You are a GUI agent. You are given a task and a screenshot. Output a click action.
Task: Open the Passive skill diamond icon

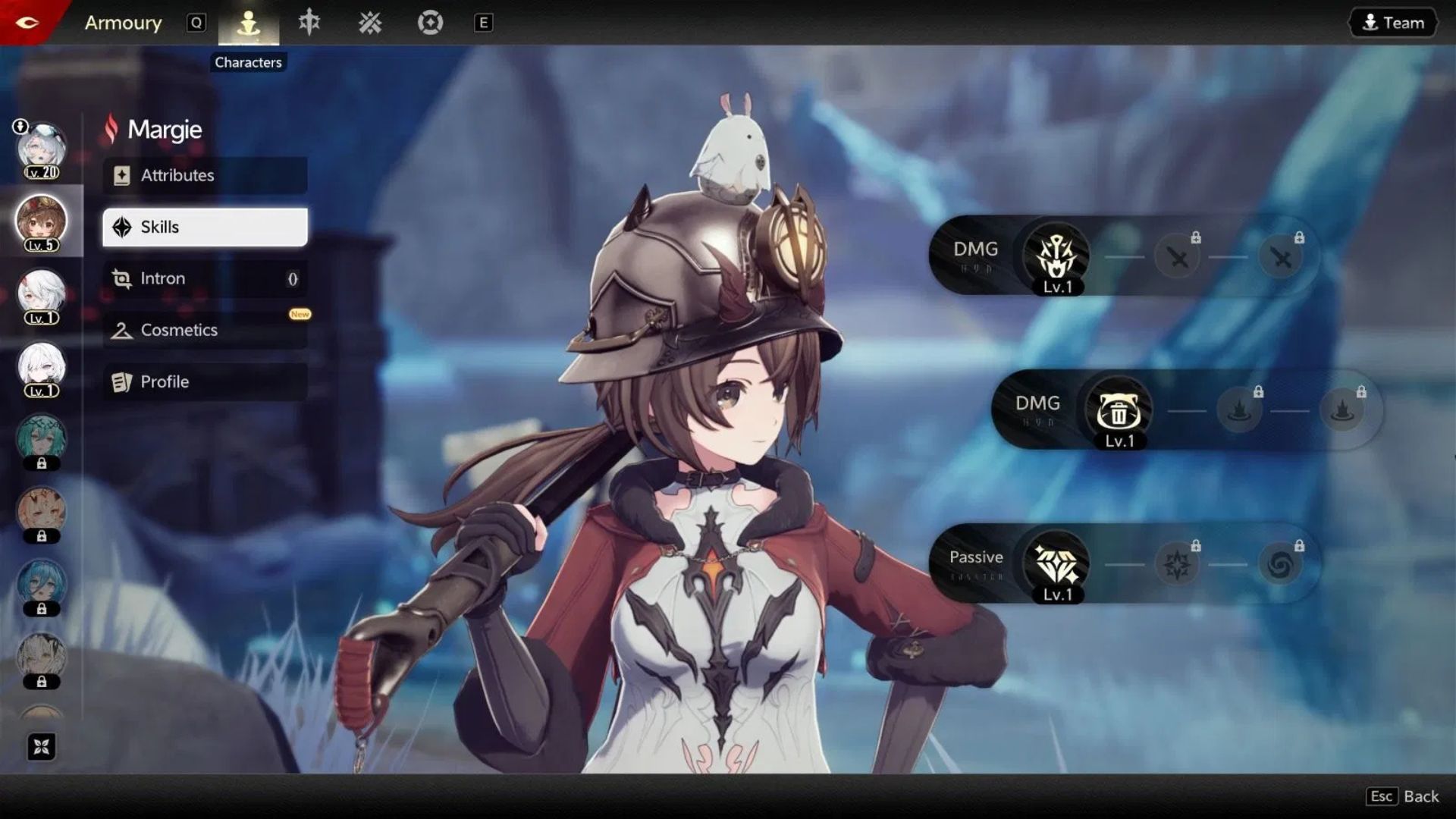[x=1056, y=563]
